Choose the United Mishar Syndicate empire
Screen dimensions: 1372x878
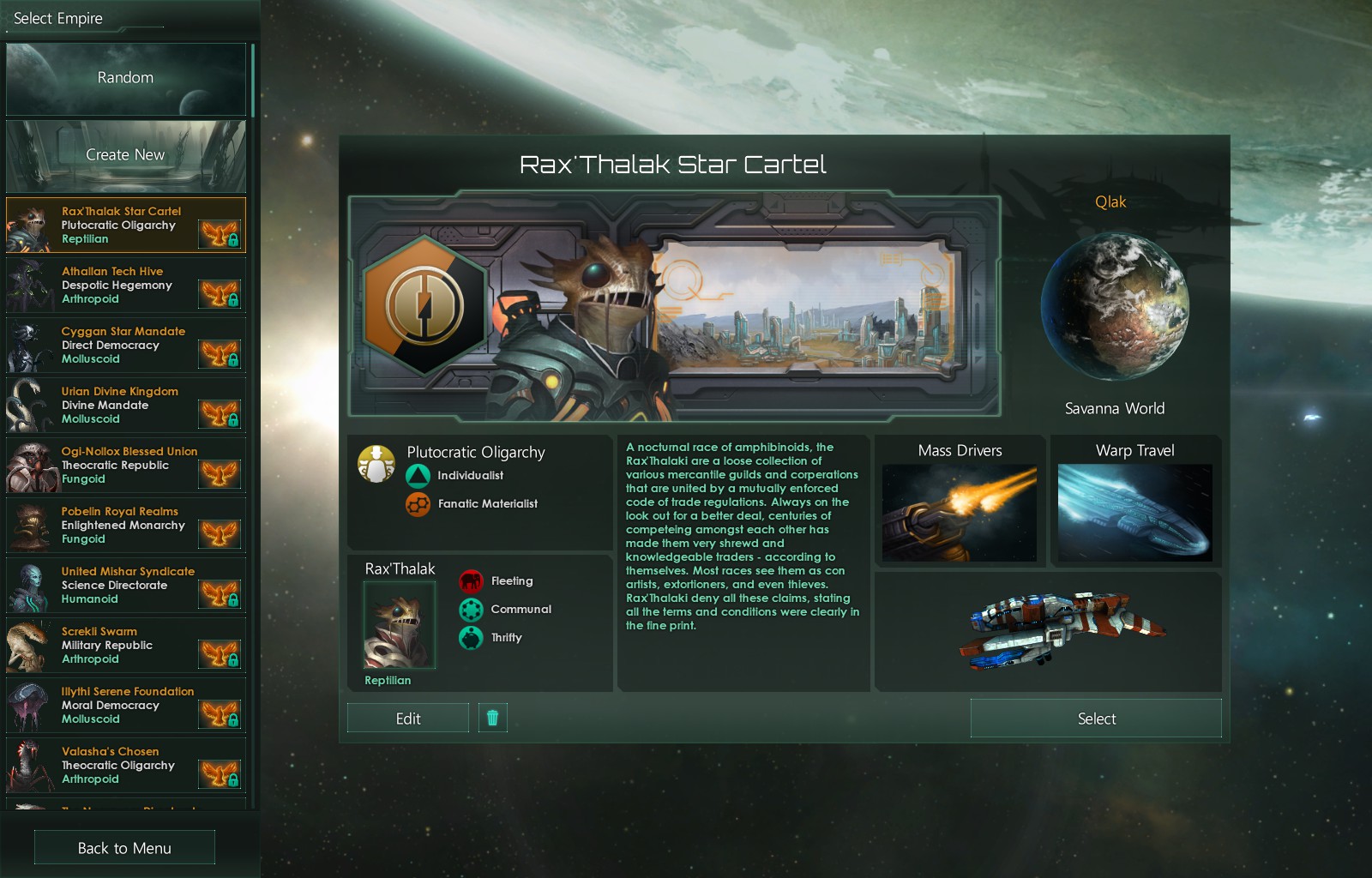point(125,586)
